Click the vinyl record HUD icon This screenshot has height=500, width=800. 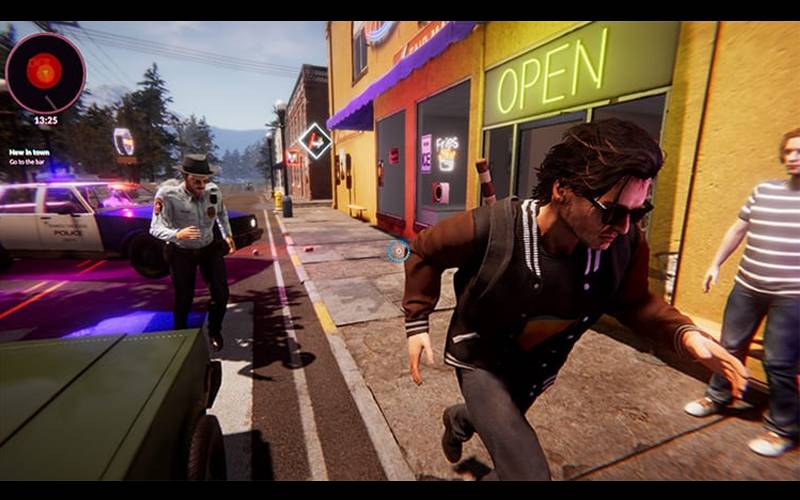pos(45,72)
